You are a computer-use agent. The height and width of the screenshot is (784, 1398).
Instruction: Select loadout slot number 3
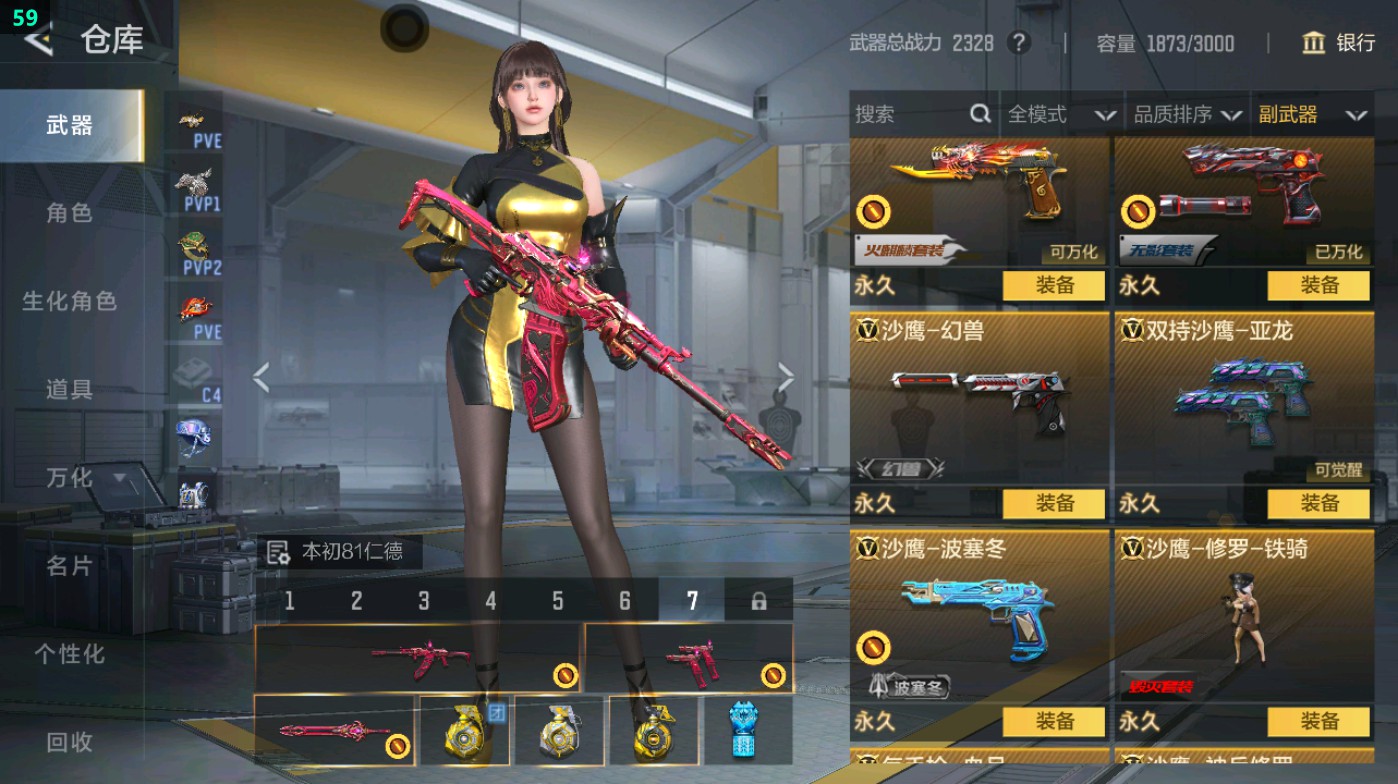(x=424, y=601)
